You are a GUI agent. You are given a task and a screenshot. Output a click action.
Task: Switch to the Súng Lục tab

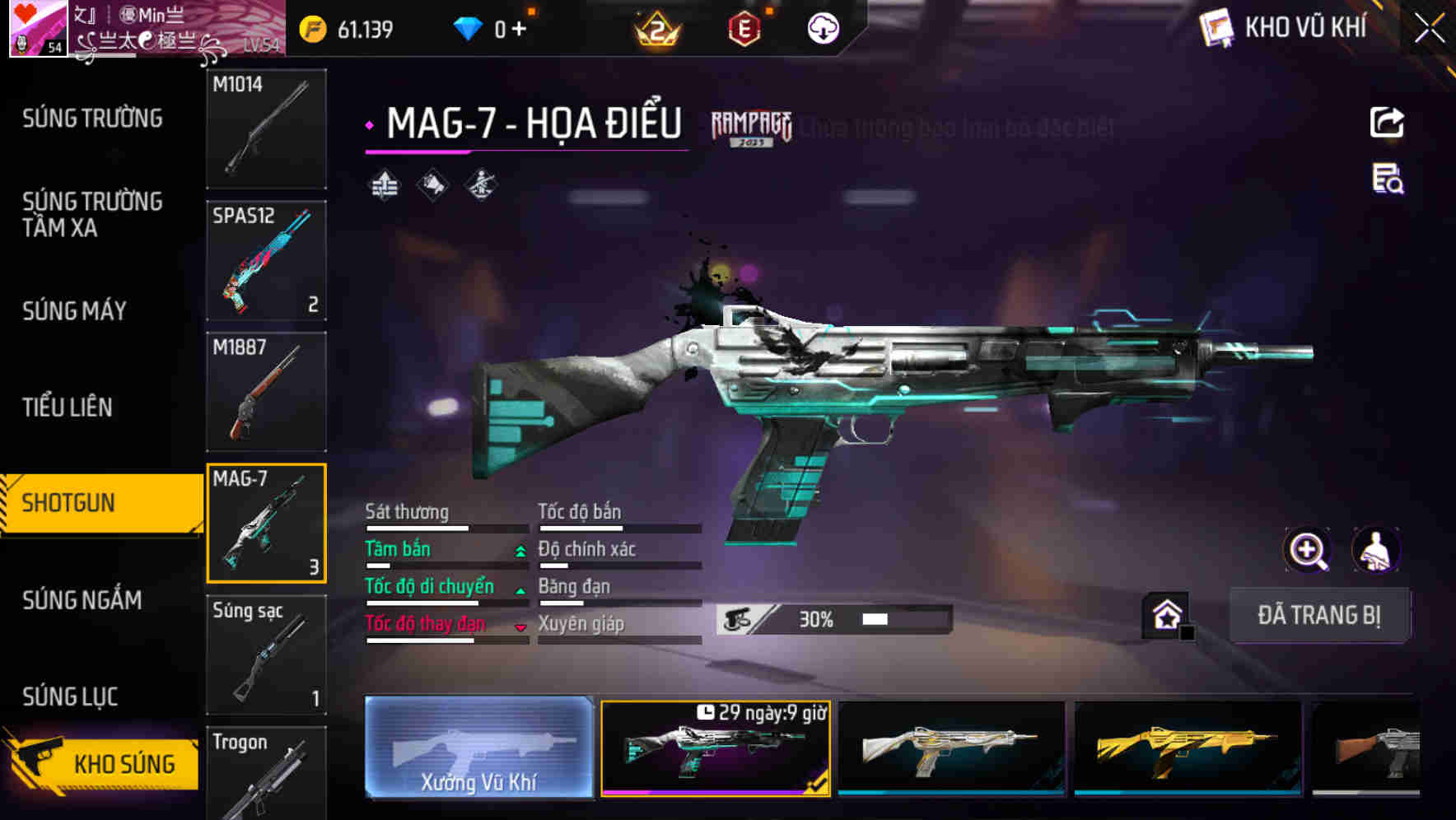70,697
